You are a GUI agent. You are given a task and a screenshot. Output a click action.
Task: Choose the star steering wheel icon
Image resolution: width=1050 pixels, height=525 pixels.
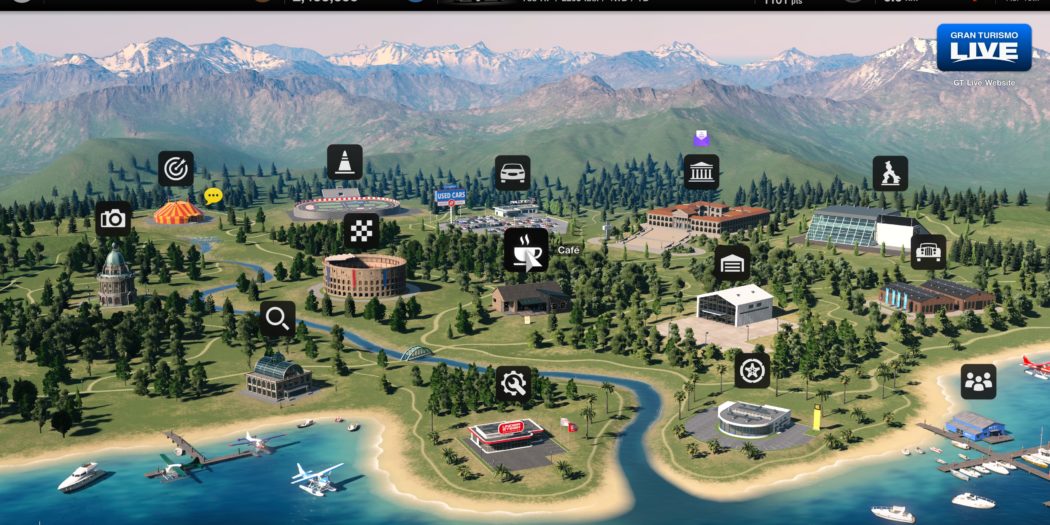(752, 370)
